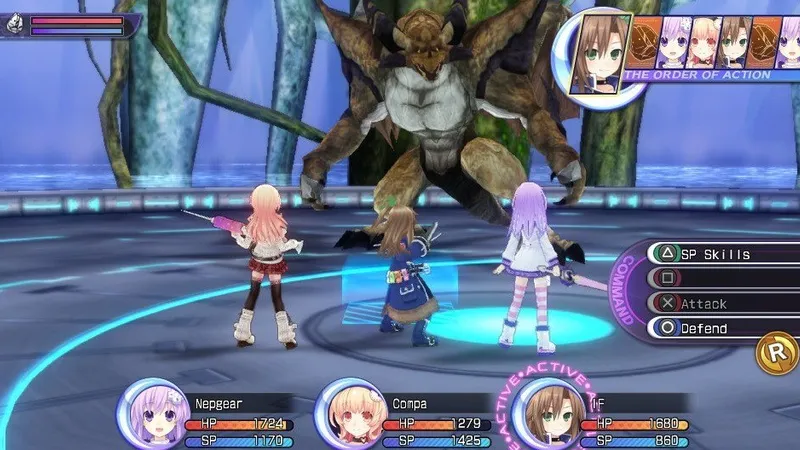Click the large current-turn portrait in action order

coord(599,52)
